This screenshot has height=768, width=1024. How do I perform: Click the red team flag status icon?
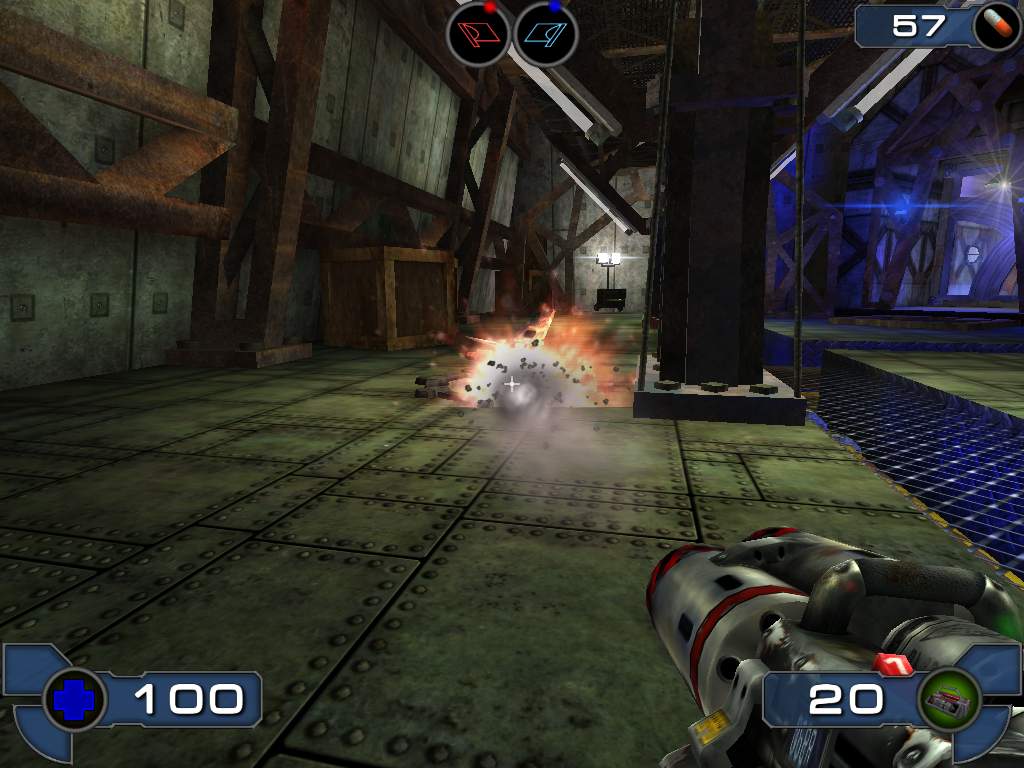pos(479,34)
